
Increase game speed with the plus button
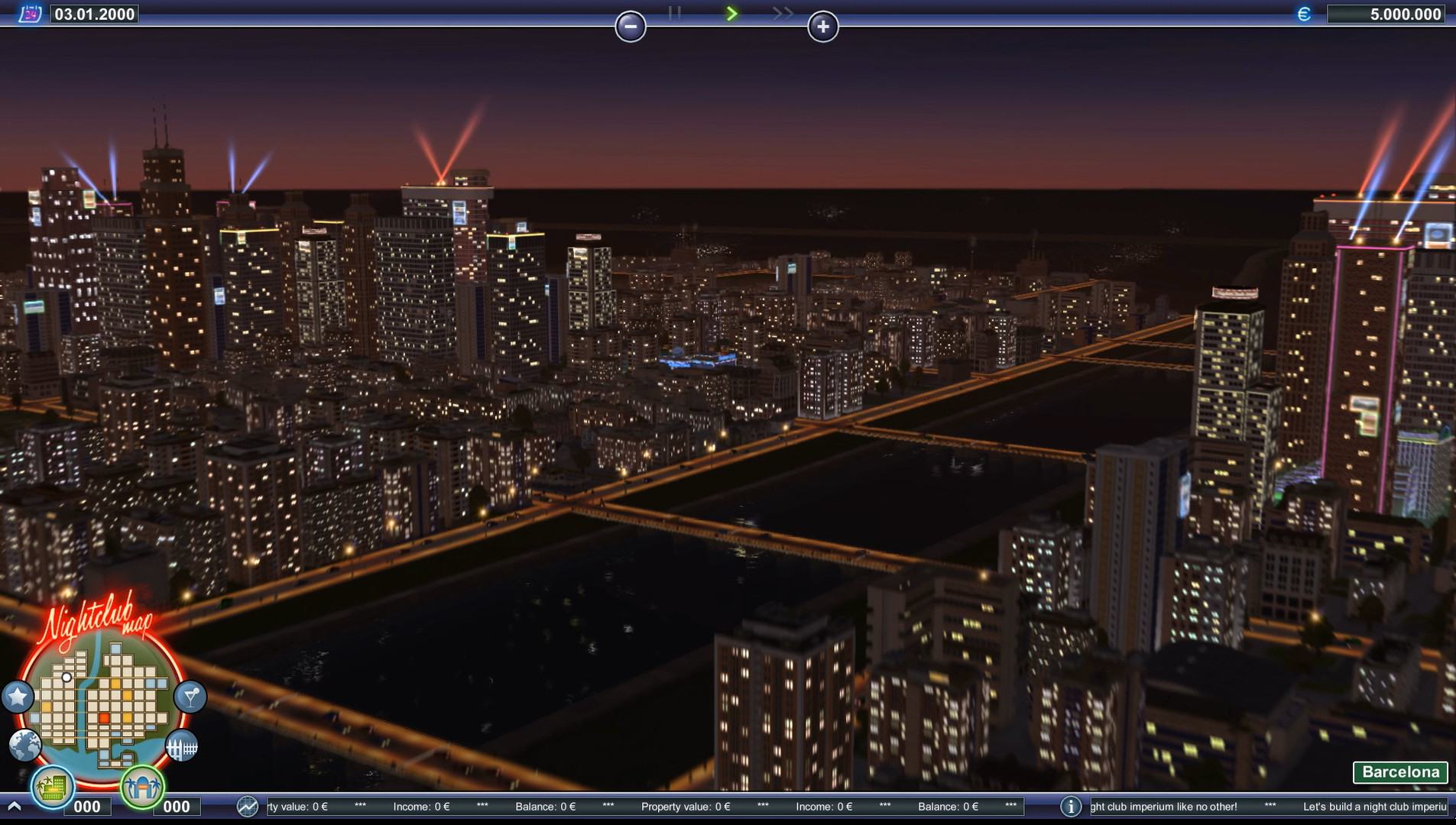[822, 27]
